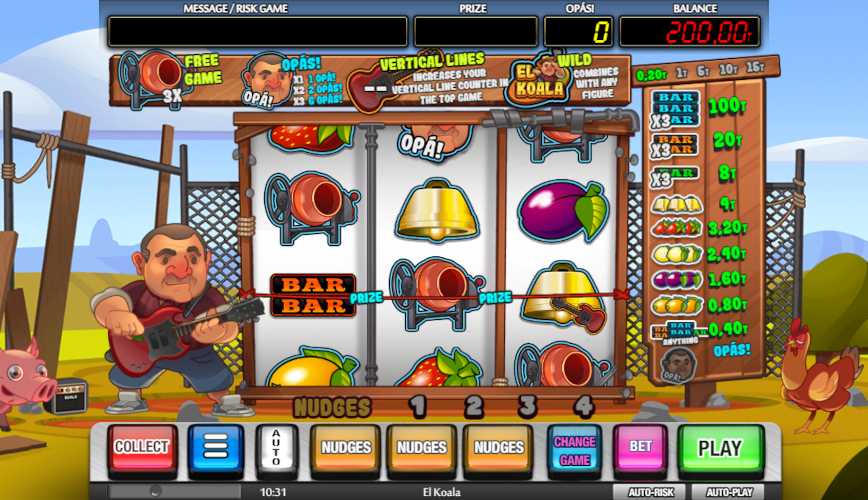
Task: Open the blue hamburger menu
Action: click(216, 448)
